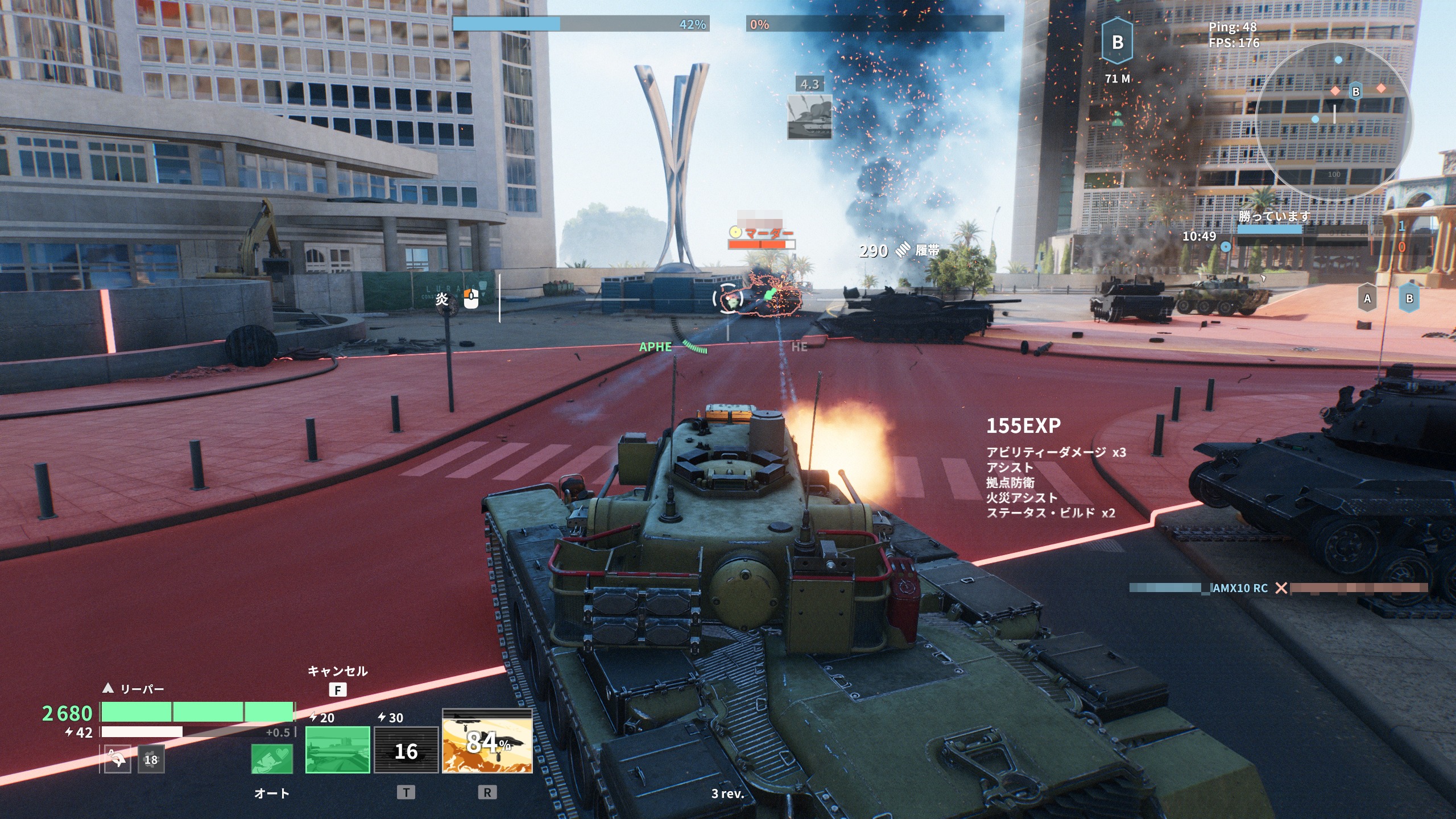Click the destroyed enemy tank portrait icon

[x=809, y=117]
